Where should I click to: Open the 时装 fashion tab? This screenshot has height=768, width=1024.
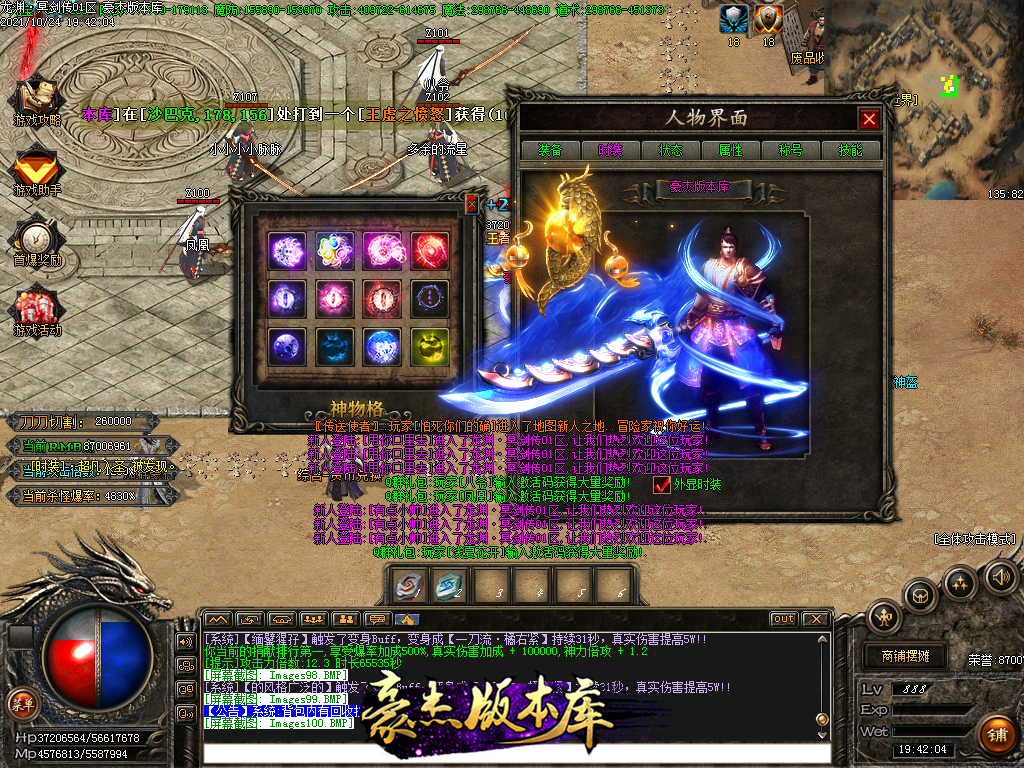(x=610, y=150)
